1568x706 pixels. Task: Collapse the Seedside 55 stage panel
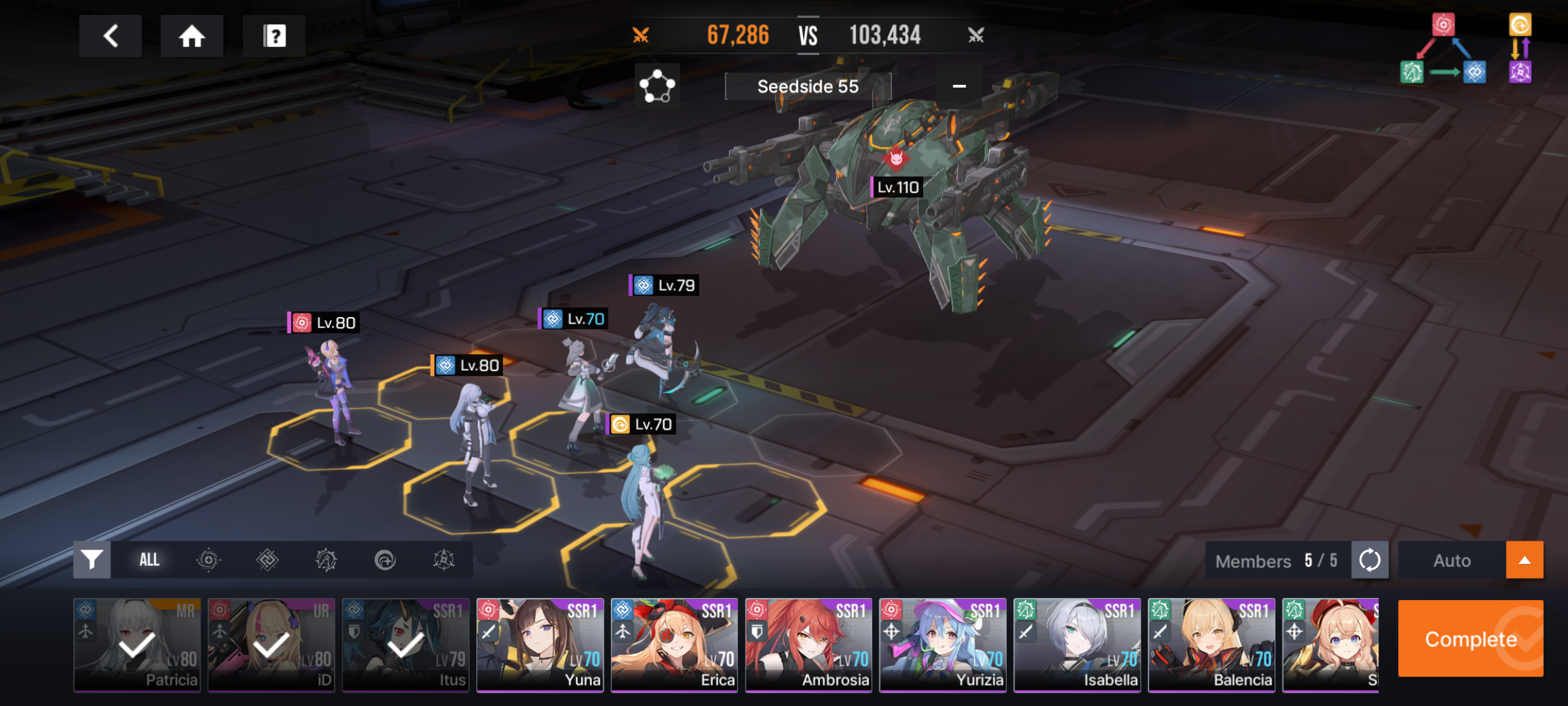pos(958,86)
